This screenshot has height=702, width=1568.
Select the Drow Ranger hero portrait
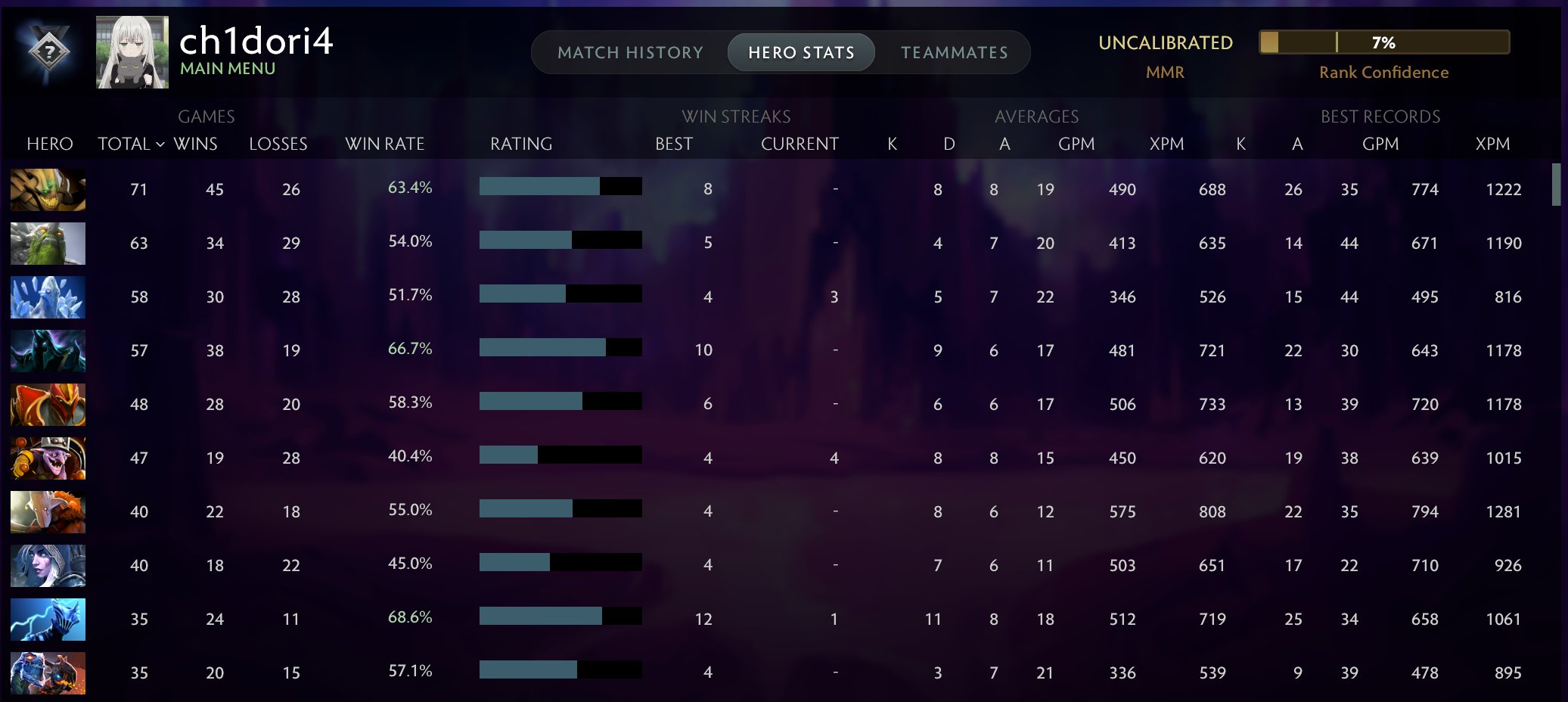pos(48,565)
